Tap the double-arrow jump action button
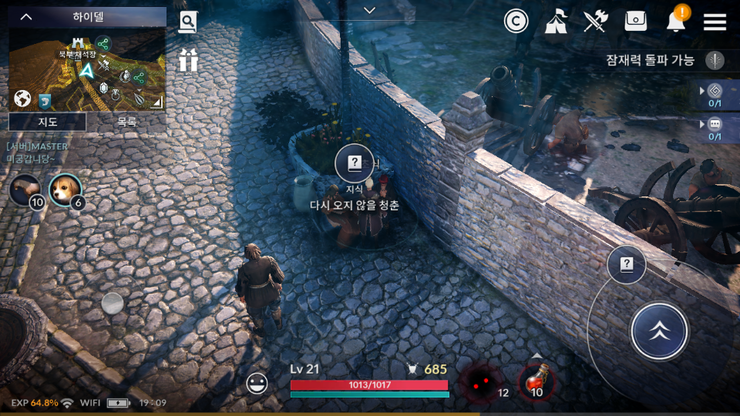The width and height of the screenshot is (740, 416). 659,331
